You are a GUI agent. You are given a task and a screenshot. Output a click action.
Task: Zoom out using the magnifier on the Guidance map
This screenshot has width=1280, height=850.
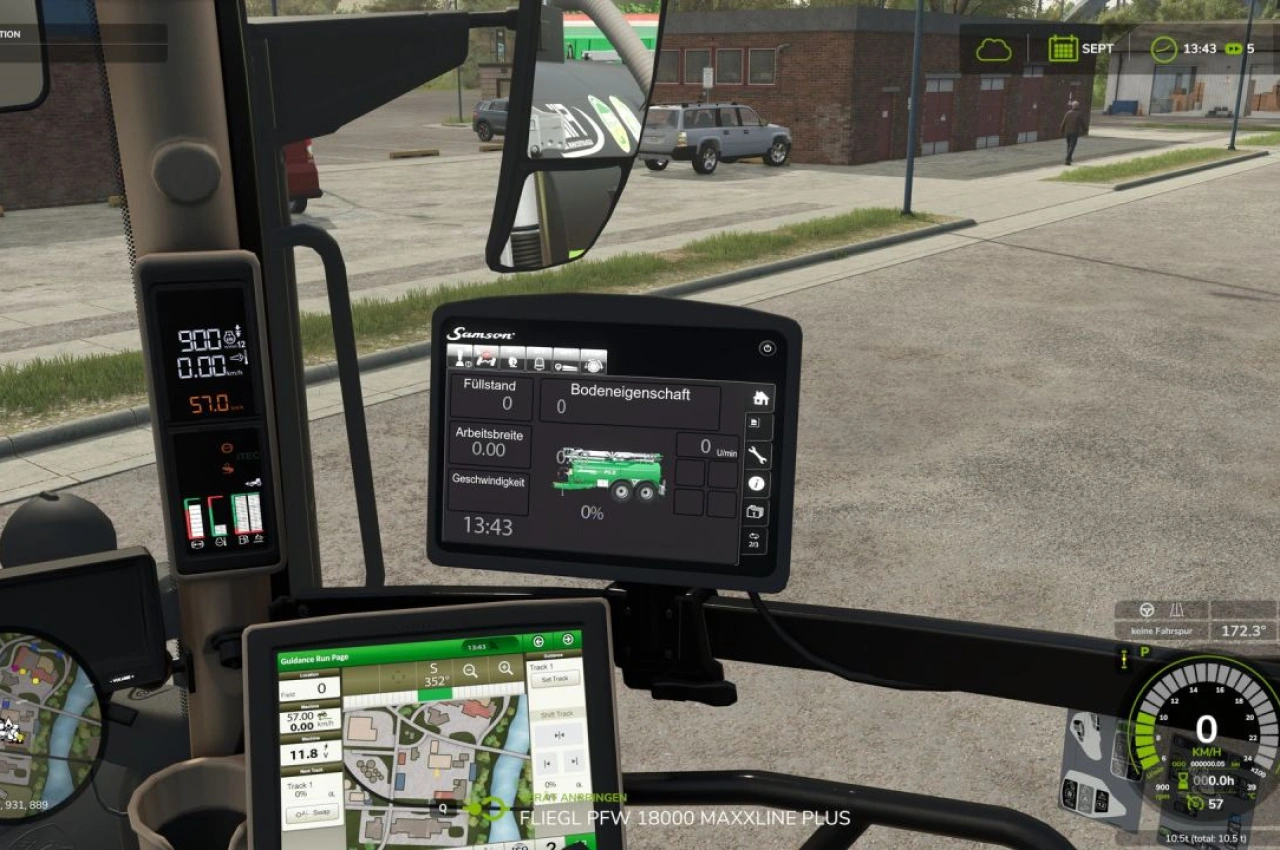click(x=471, y=672)
